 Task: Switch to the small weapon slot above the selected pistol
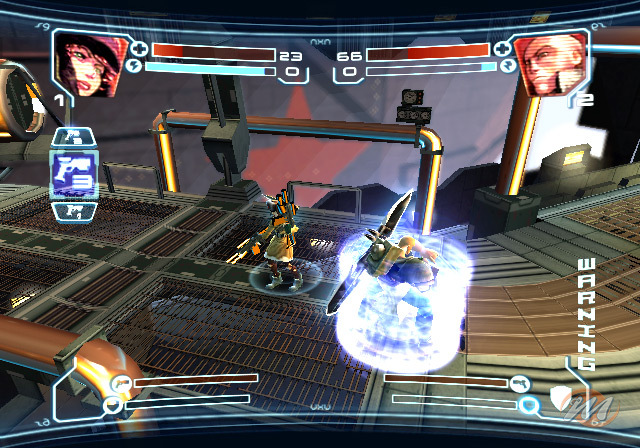72,135
